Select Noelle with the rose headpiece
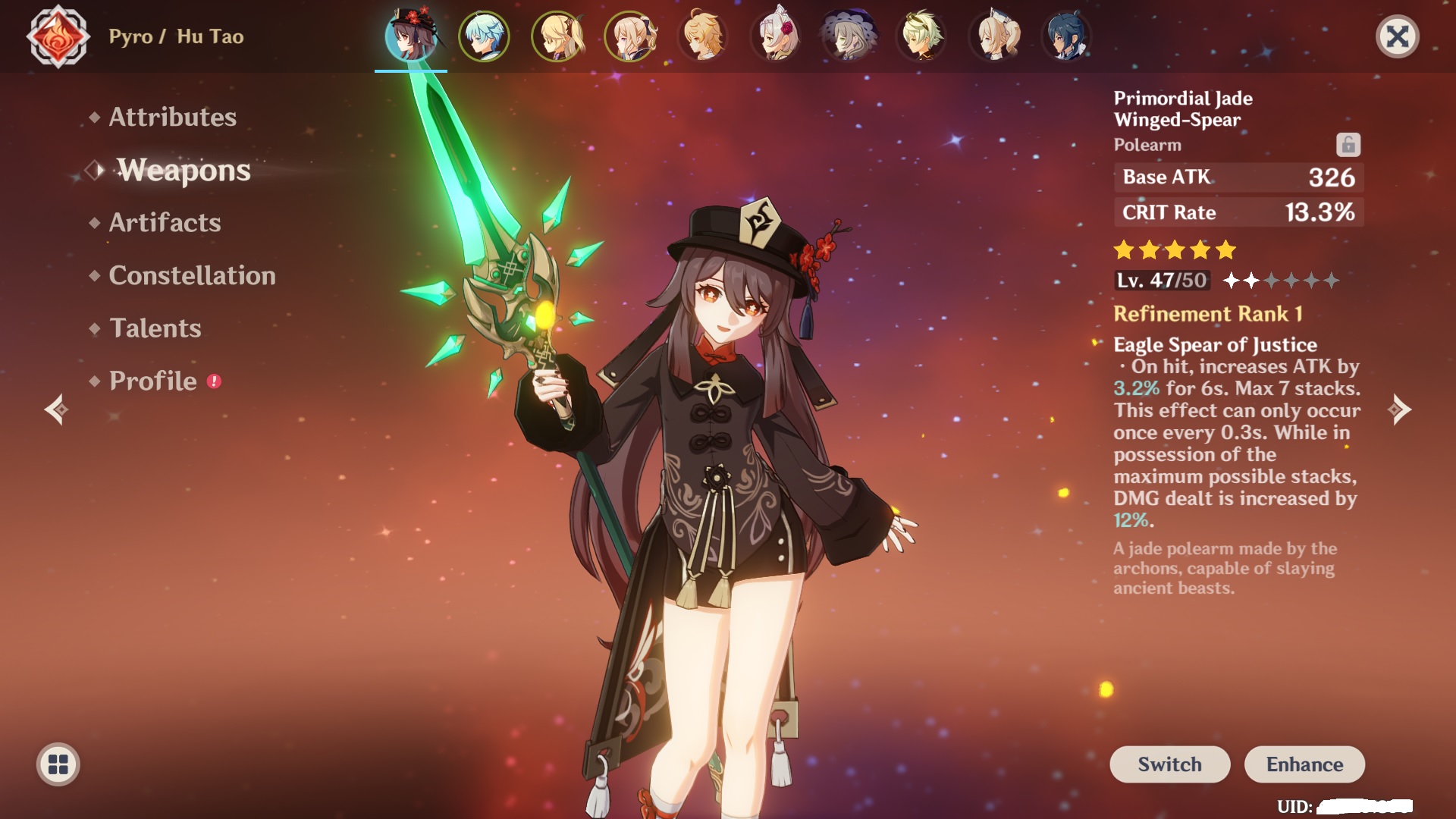The height and width of the screenshot is (819, 1456). [776, 36]
